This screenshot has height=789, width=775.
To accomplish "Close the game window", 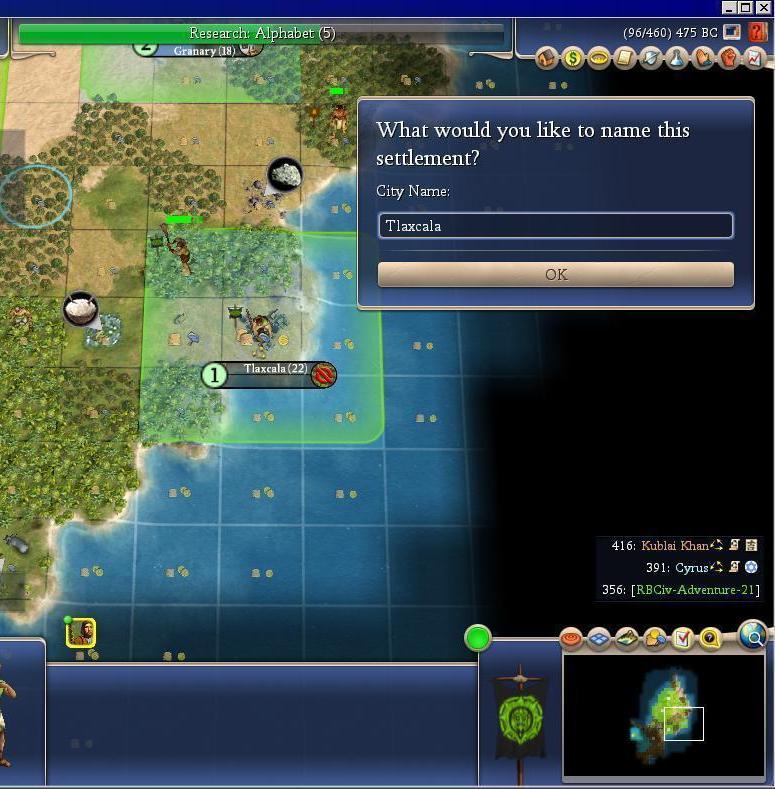I will (x=764, y=8).
